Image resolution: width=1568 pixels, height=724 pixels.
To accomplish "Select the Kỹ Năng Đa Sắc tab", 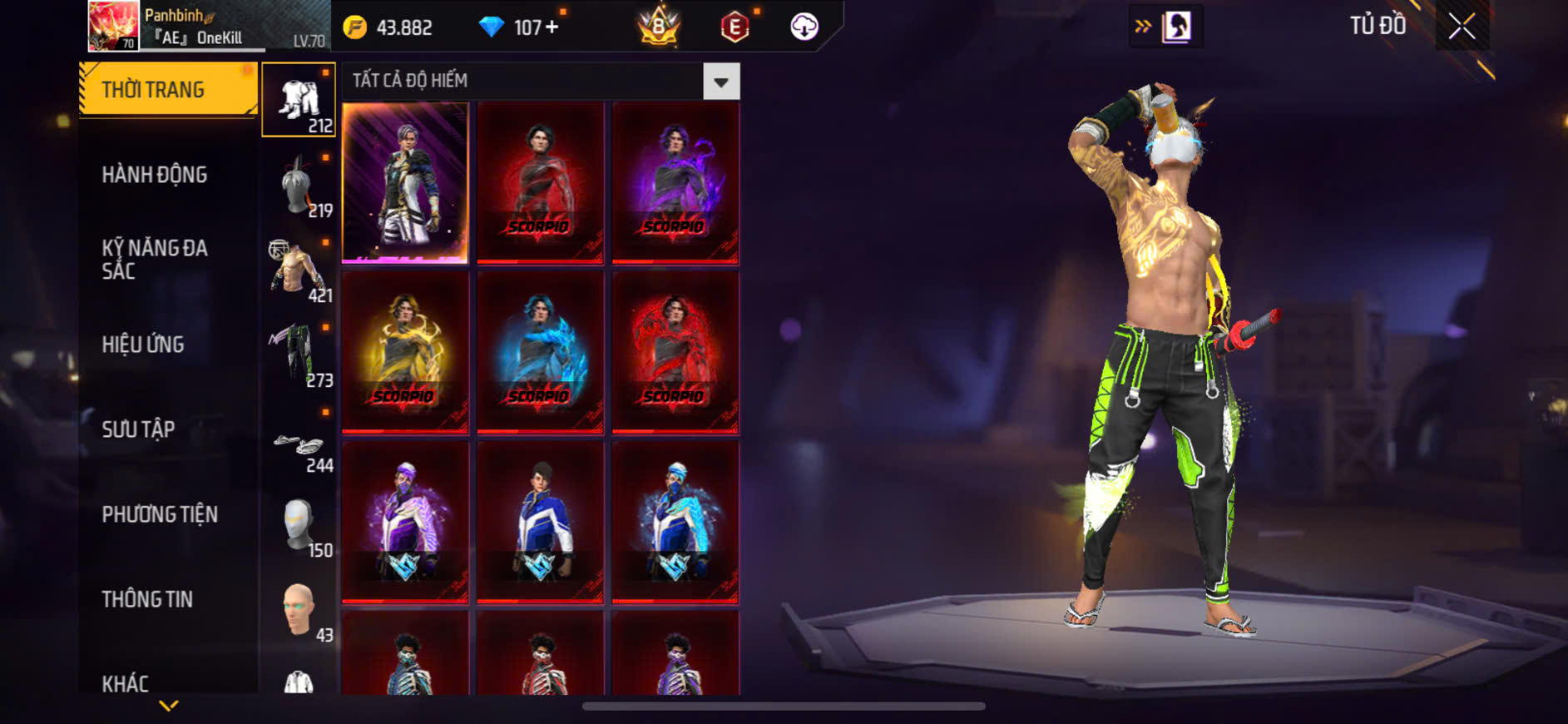I will pyautogui.click(x=155, y=259).
